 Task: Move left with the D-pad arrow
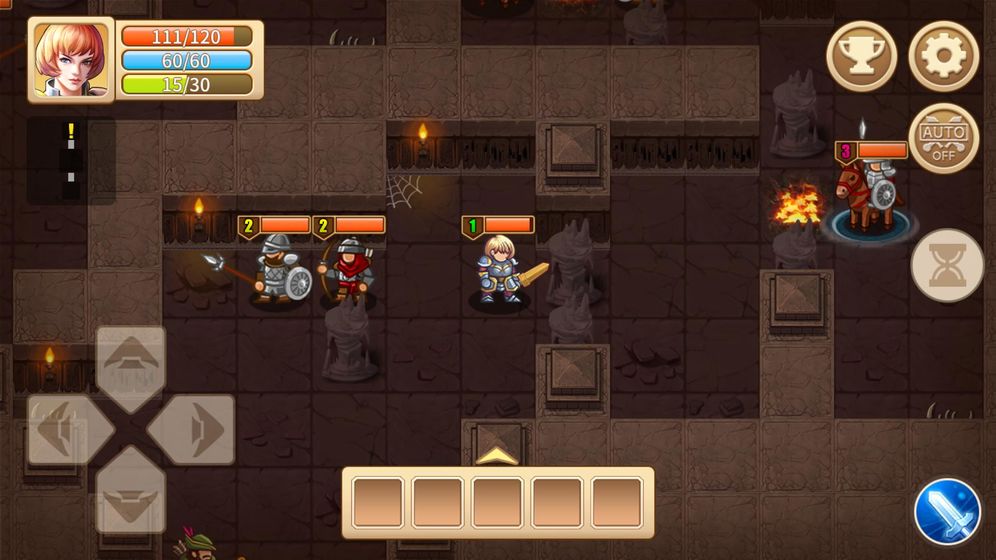pyautogui.click(x=68, y=430)
